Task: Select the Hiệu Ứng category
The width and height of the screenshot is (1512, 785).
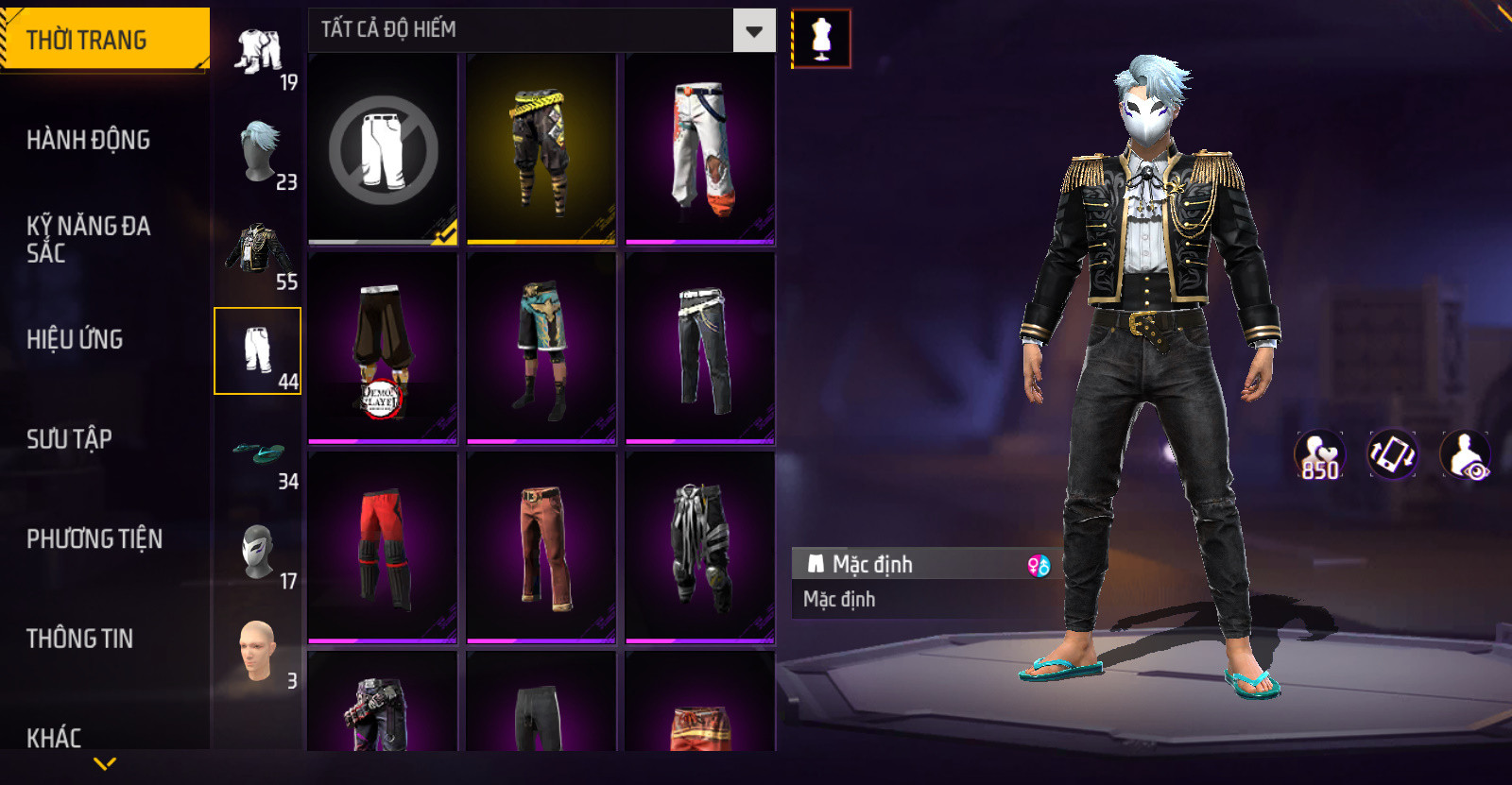Action: [x=76, y=339]
